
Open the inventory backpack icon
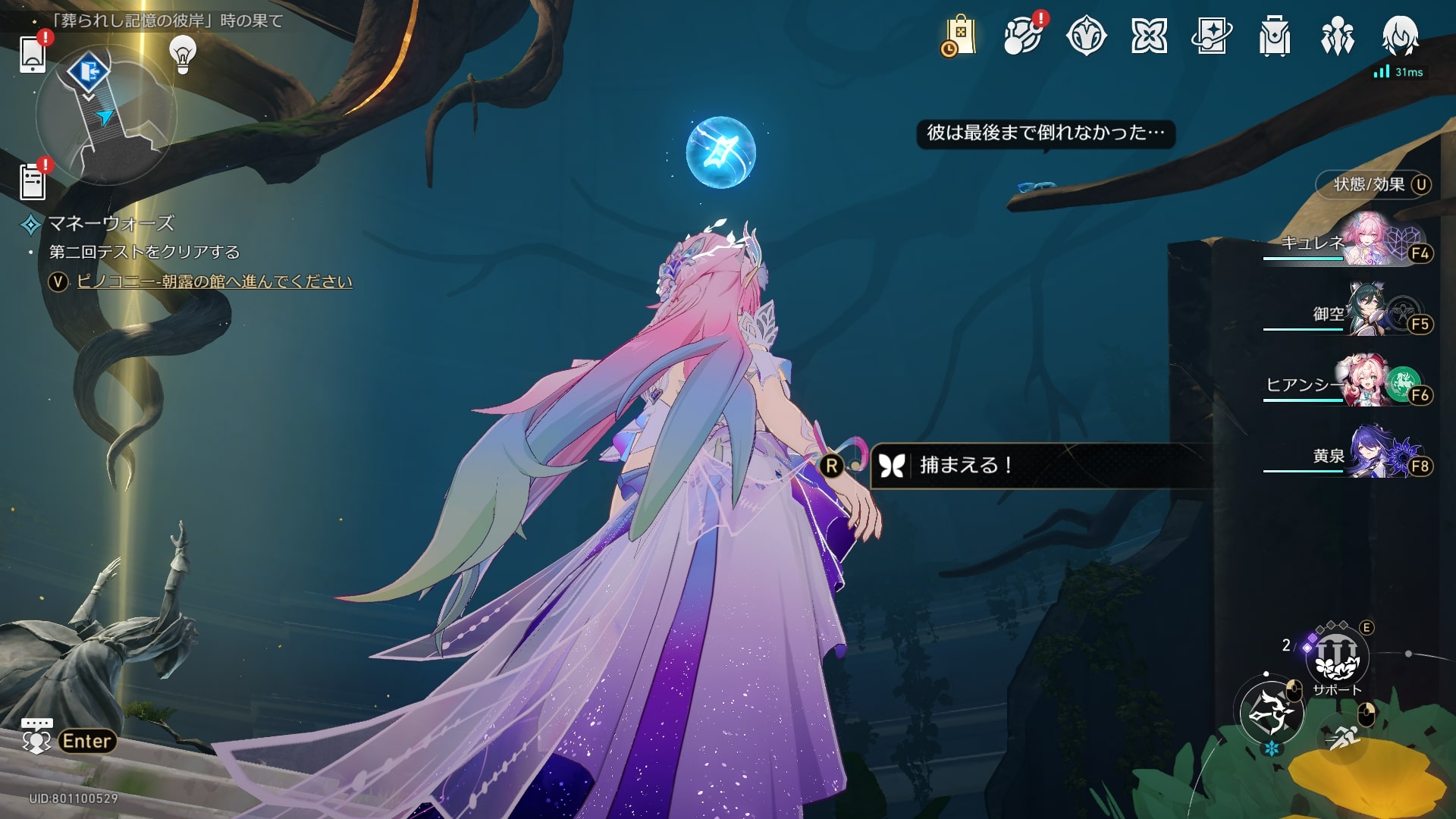click(x=1275, y=36)
